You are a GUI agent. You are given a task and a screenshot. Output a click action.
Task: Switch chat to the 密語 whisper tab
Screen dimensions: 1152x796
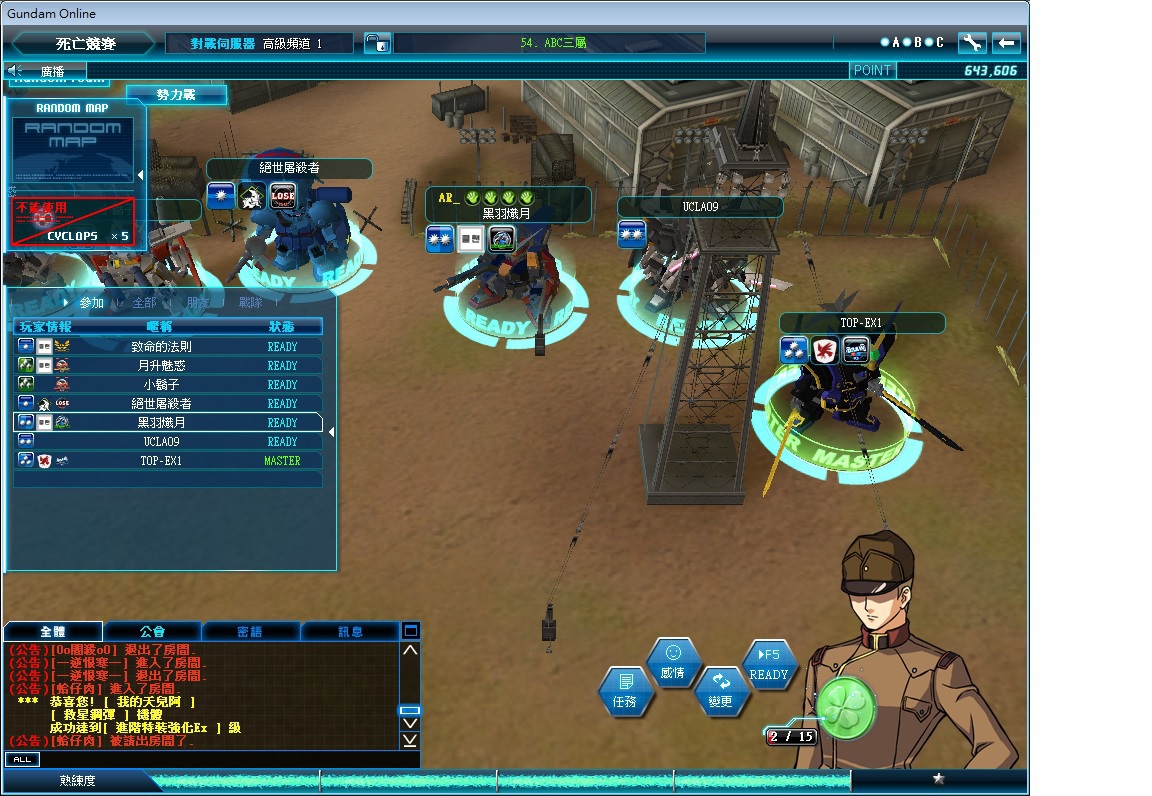250,632
